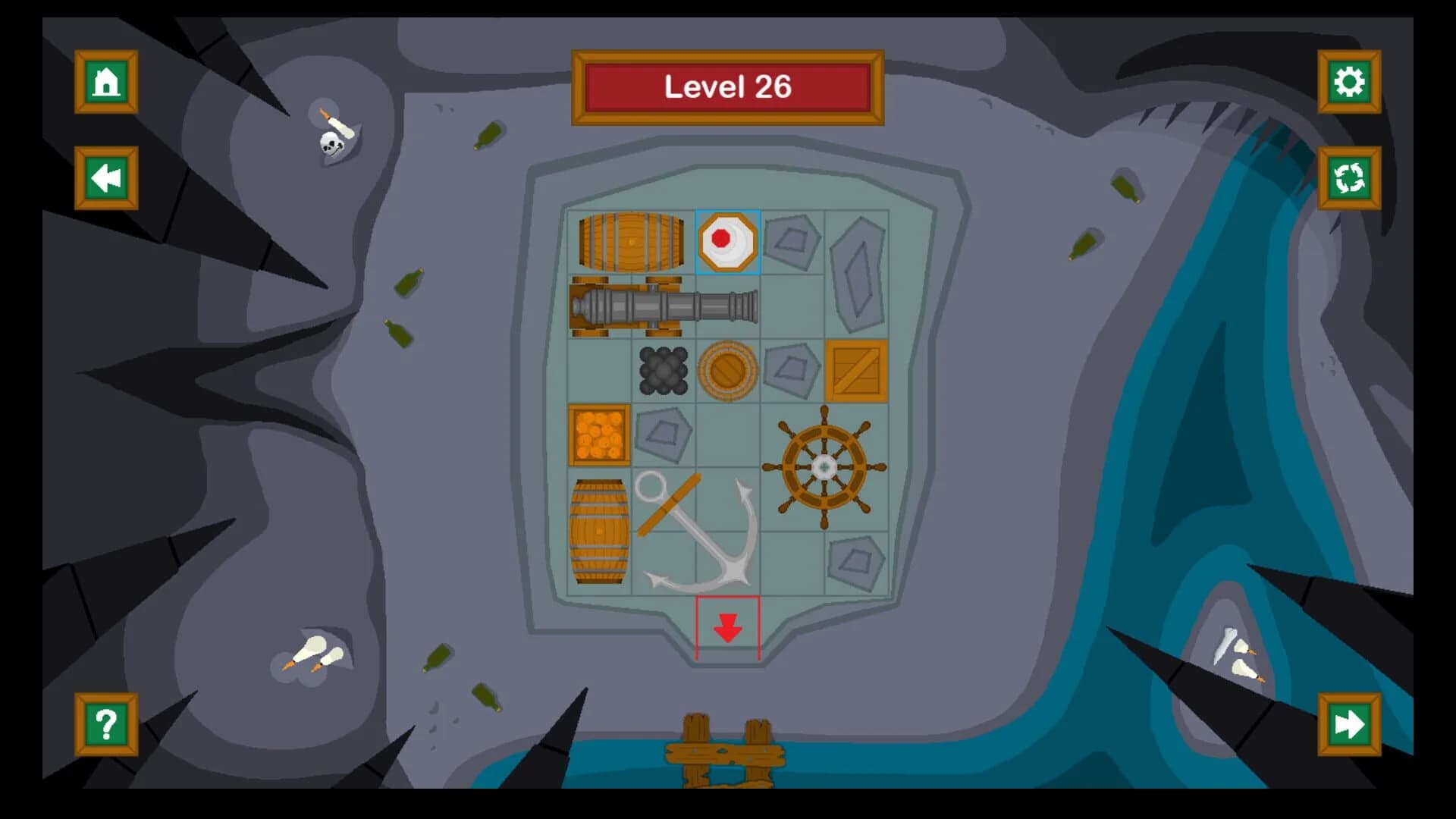Click the round wooden hatch lid piece

[x=728, y=372]
